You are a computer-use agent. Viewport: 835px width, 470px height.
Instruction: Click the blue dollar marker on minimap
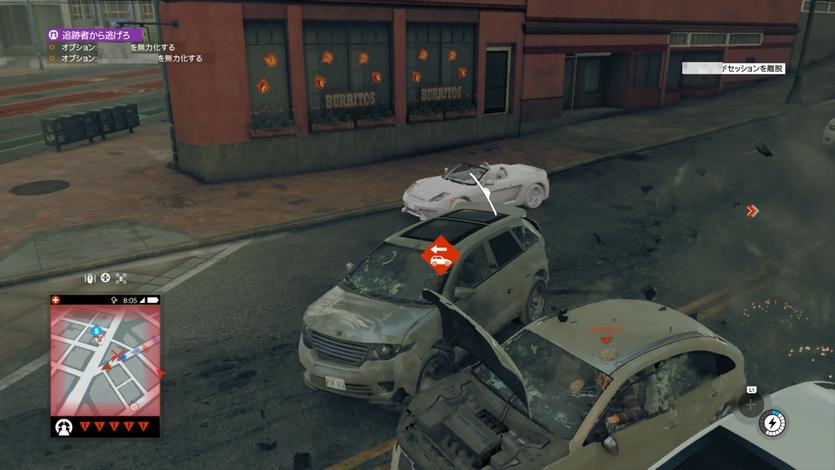95,329
